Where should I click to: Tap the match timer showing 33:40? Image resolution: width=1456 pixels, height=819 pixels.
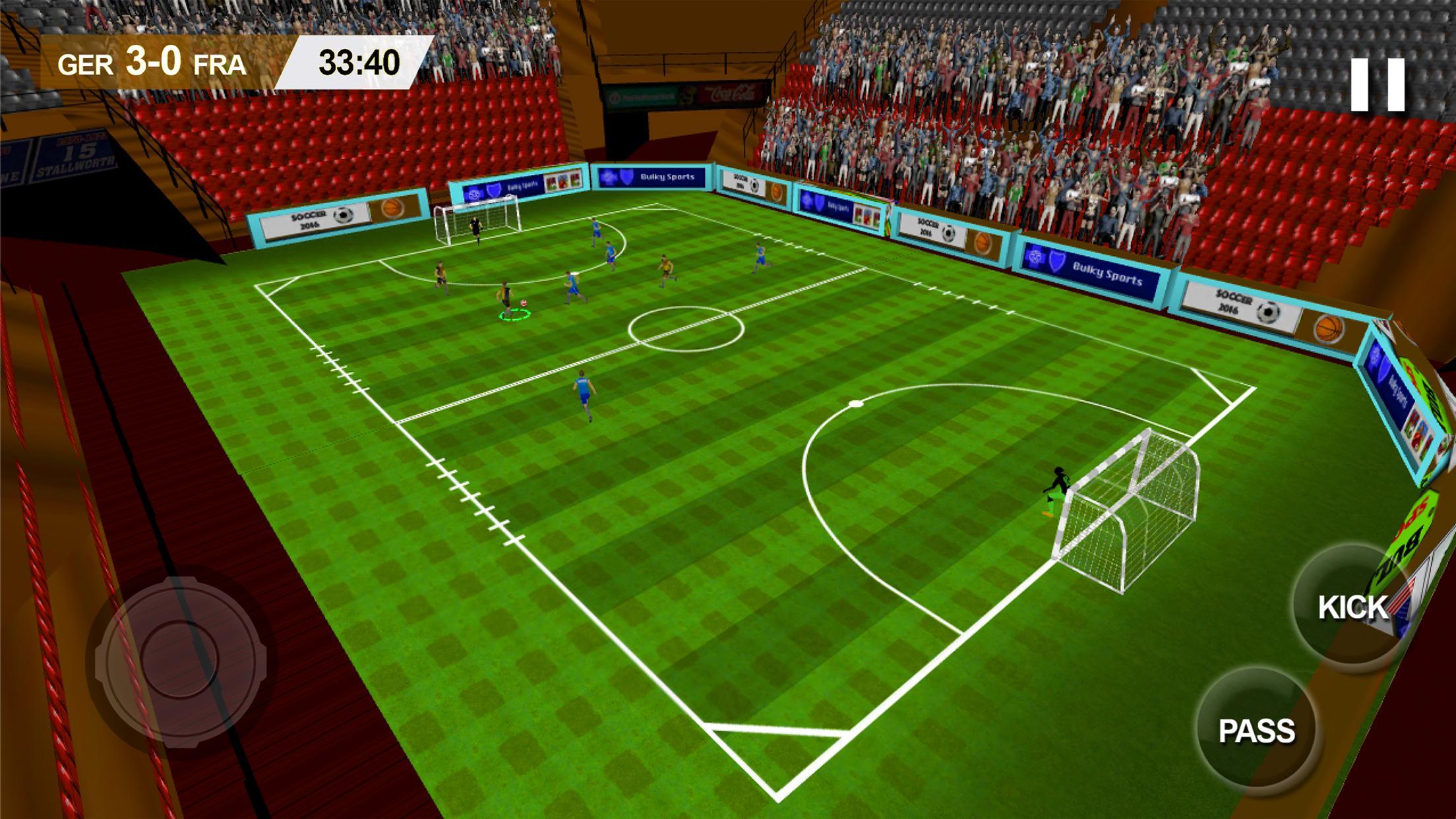pyautogui.click(x=359, y=64)
